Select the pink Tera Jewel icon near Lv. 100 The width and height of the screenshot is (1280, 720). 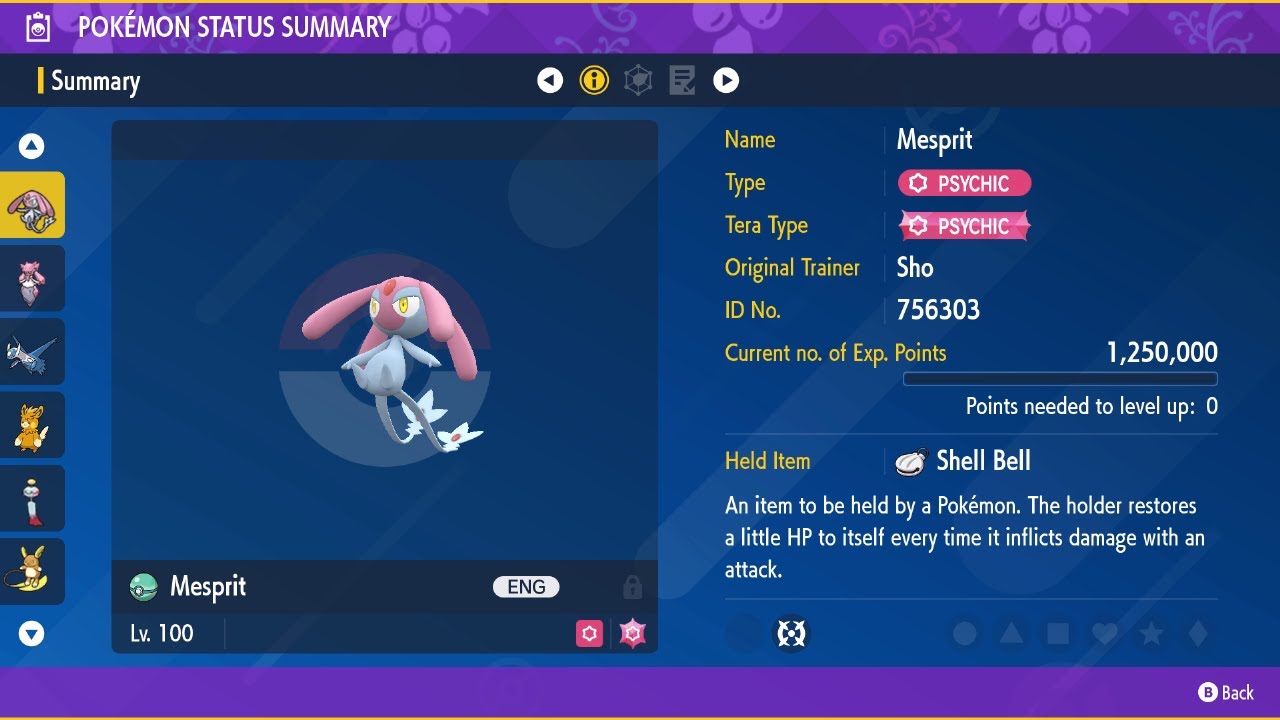(631, 633)
